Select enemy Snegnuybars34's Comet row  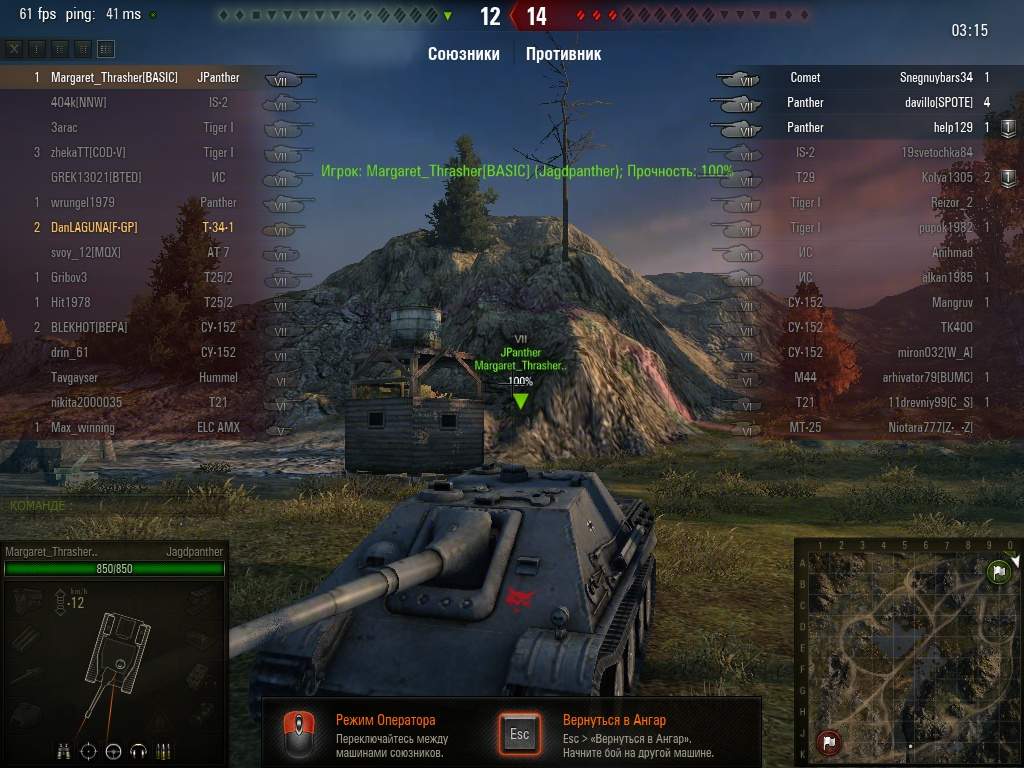click(x=880, y=77)
